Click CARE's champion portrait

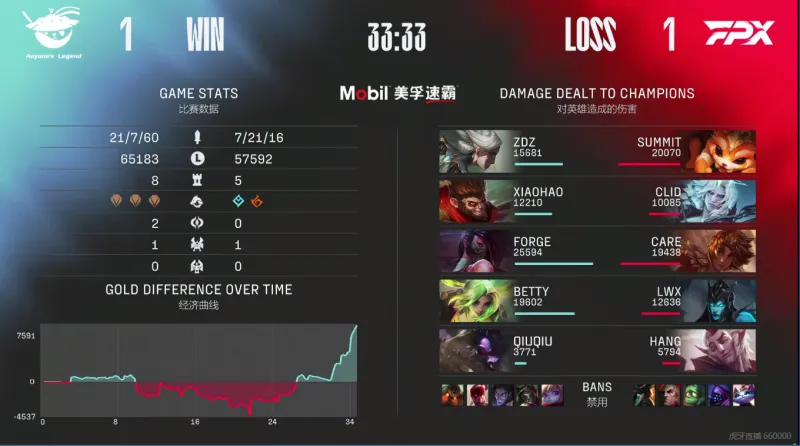tap(720, 251)
